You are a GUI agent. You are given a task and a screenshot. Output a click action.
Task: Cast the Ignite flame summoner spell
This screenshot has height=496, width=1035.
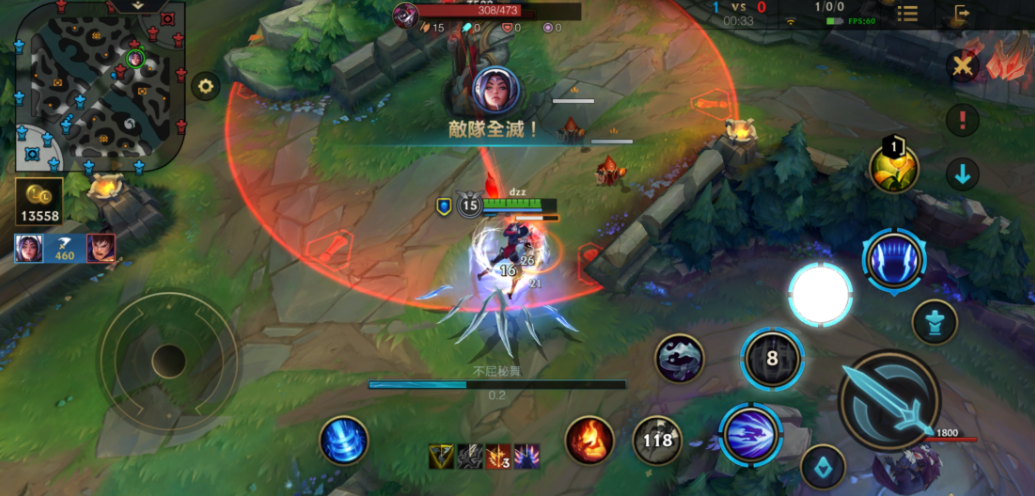(590, 439)
